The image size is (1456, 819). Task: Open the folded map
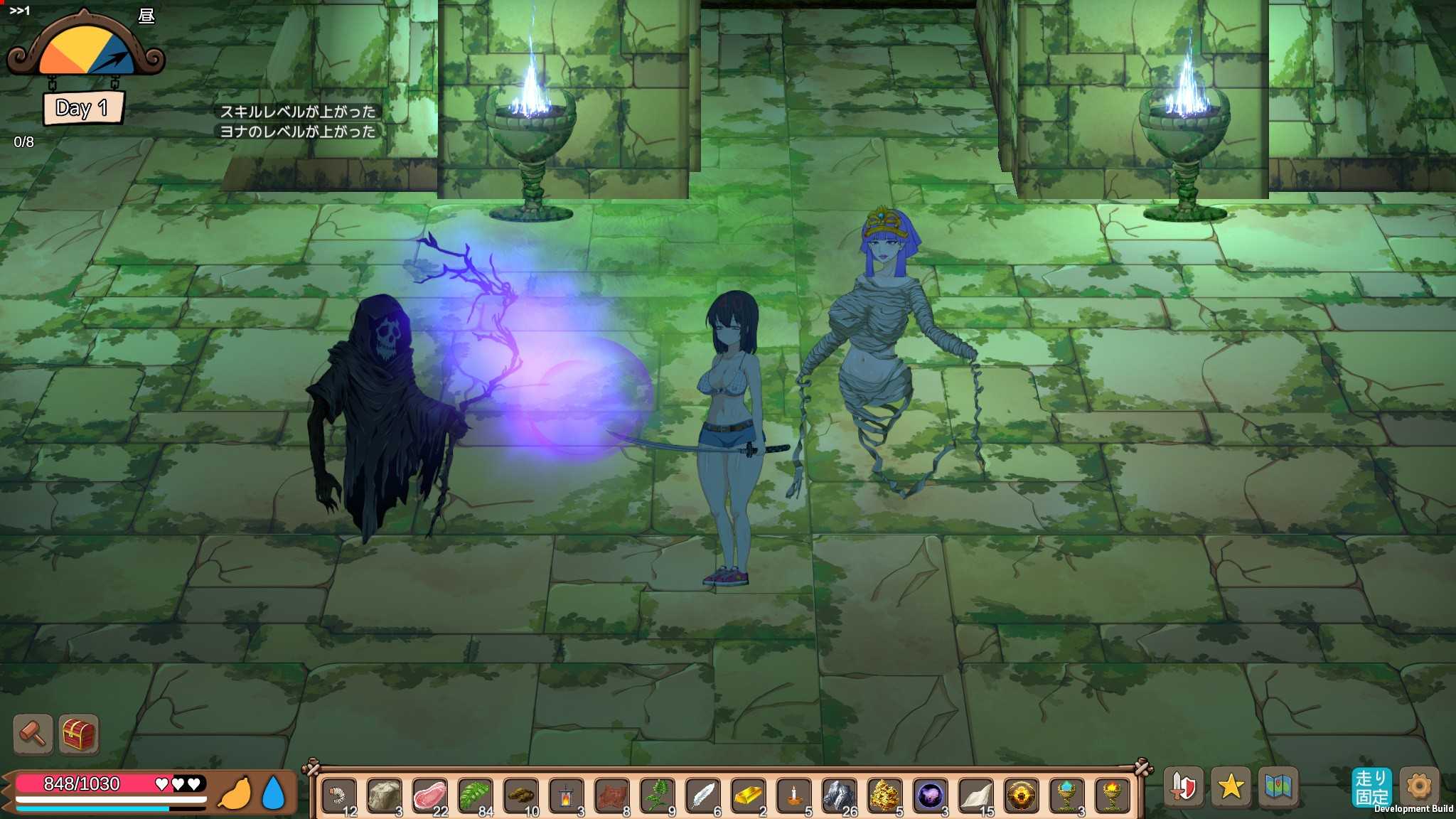(x=1278, y=787)
